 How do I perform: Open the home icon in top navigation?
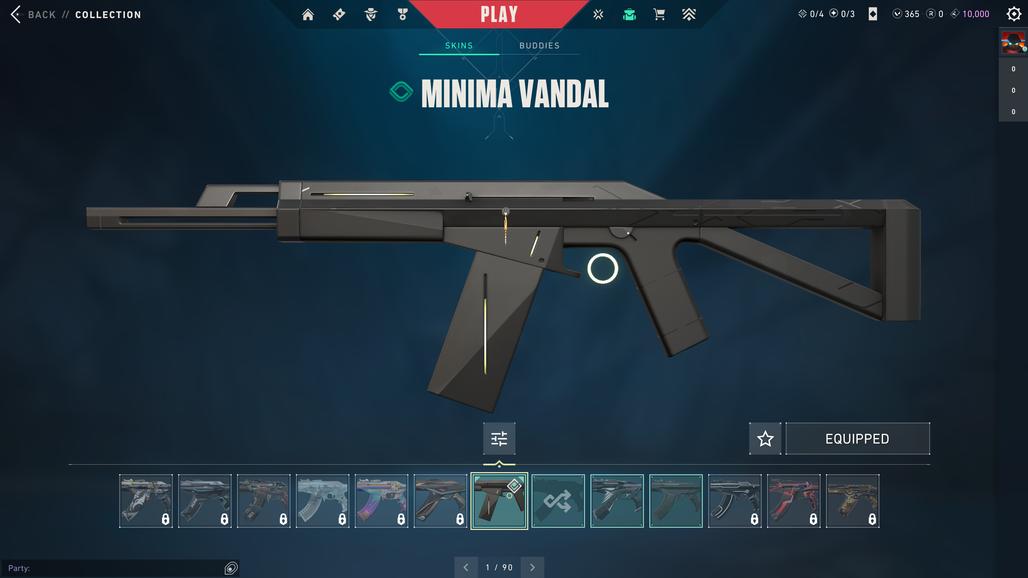[308, 14]
